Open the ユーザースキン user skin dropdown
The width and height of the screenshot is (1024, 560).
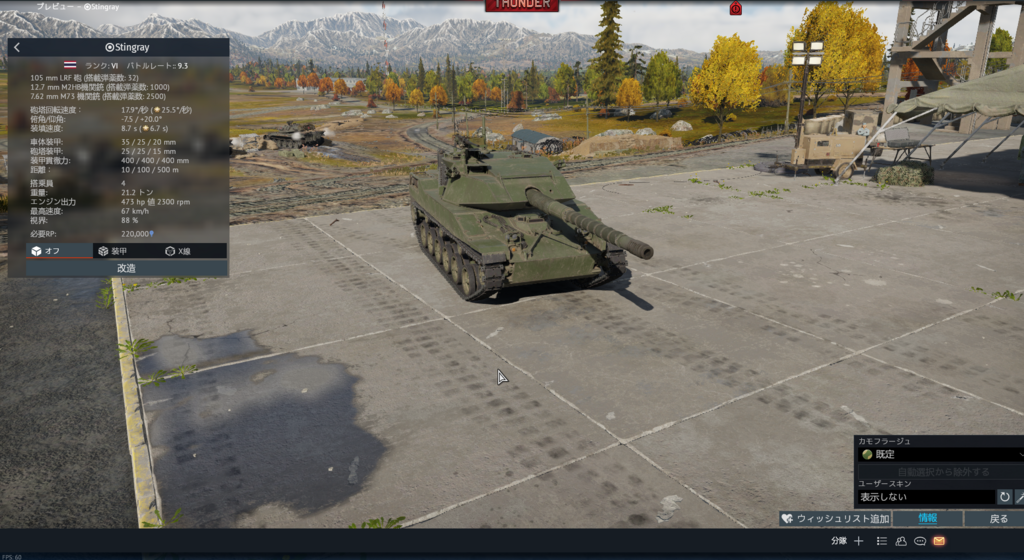coord(925,497)
